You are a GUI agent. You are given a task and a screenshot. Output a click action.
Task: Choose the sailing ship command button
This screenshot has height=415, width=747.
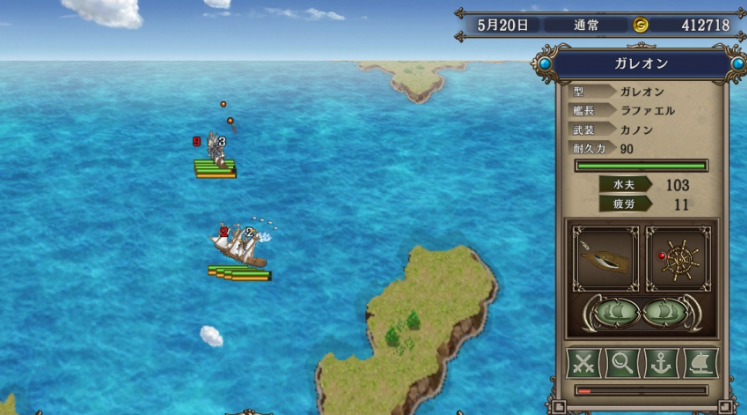click(699, 362)
